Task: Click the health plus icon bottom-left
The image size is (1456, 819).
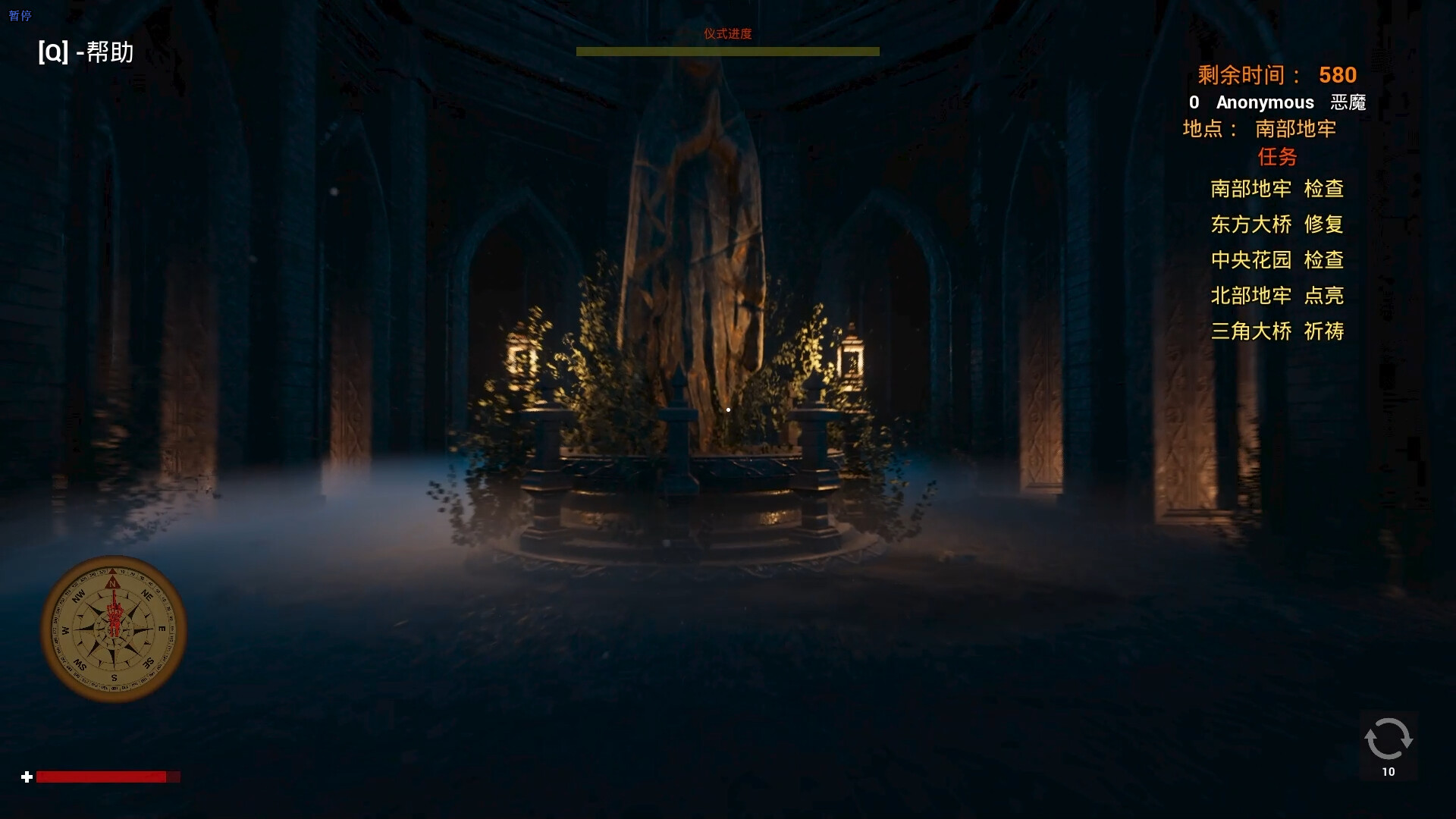Action: [26, 777]
